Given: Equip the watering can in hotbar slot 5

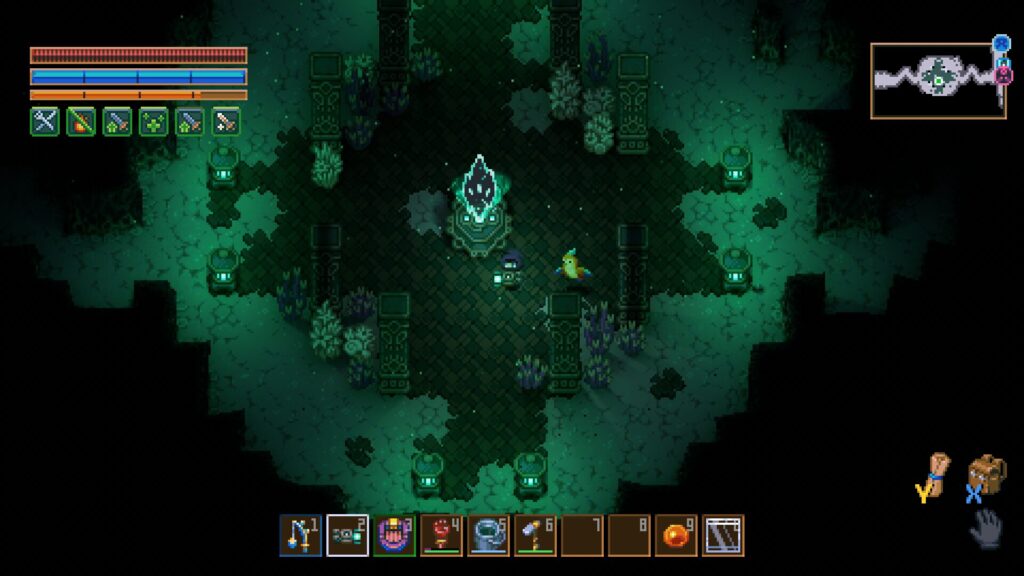Looking at the screenshot, I should click(x=488, y=535).
